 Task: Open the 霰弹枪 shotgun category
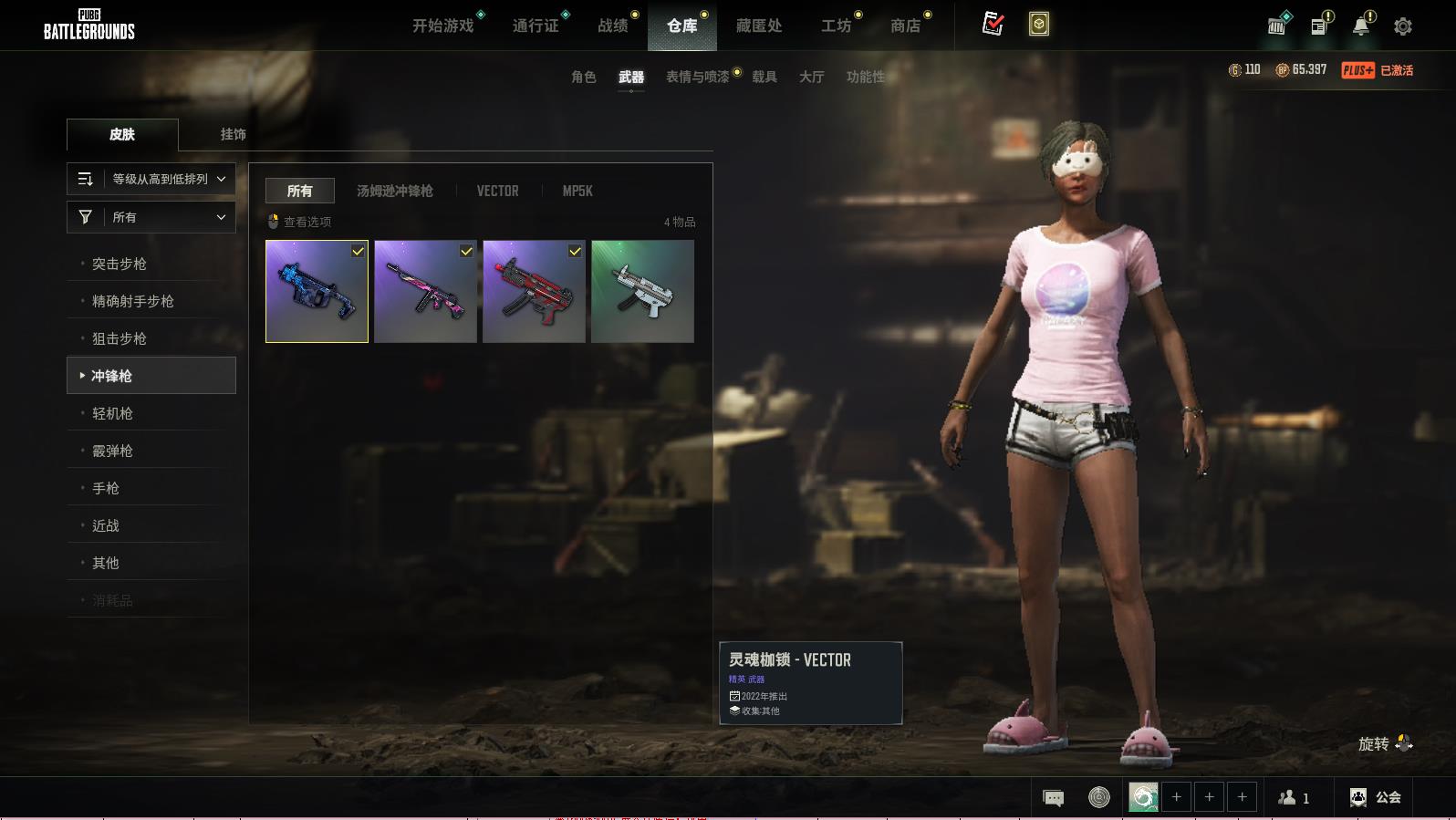pos(112,451)
